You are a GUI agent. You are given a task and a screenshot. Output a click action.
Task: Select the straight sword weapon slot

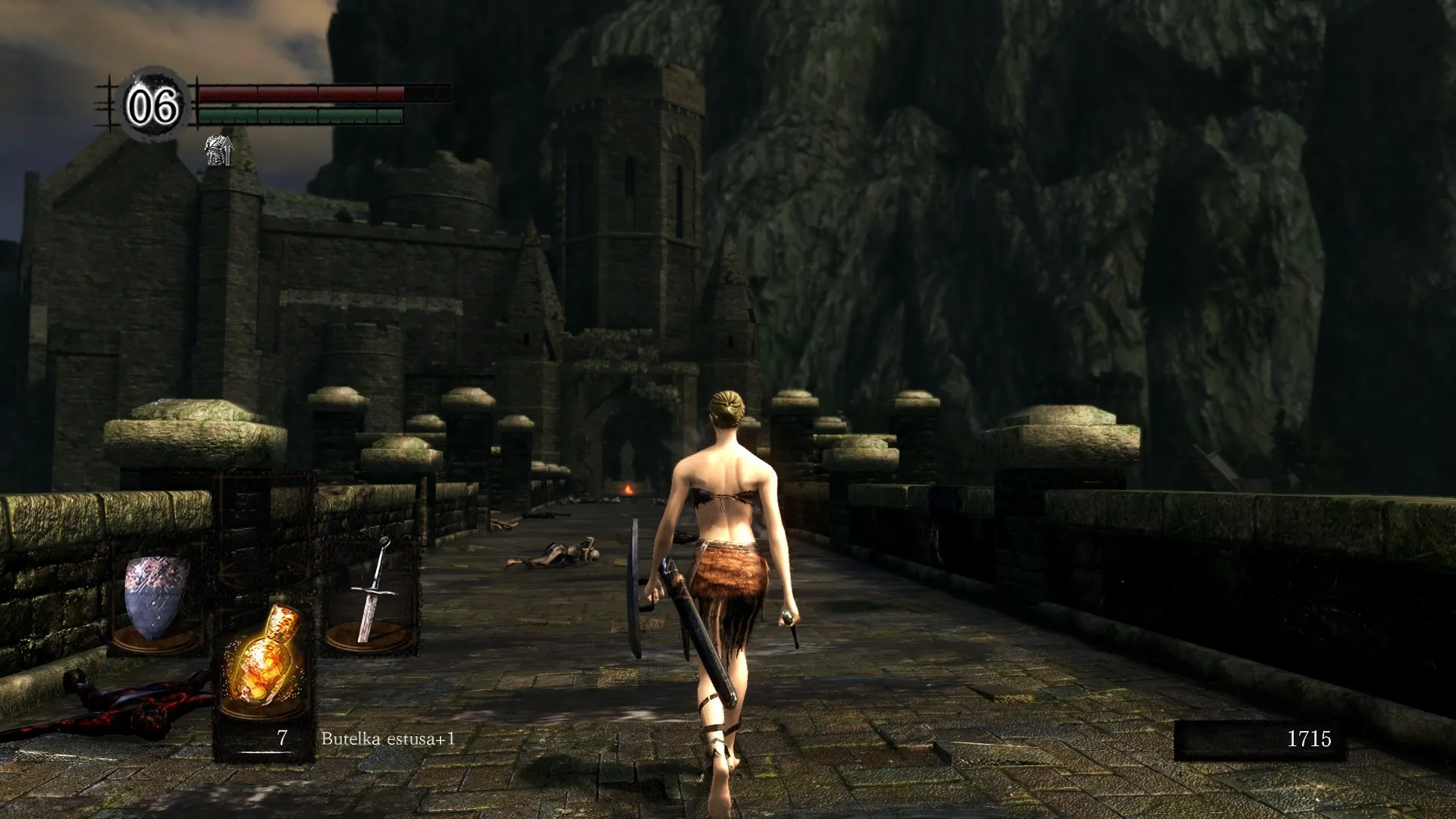coord(372,595)
